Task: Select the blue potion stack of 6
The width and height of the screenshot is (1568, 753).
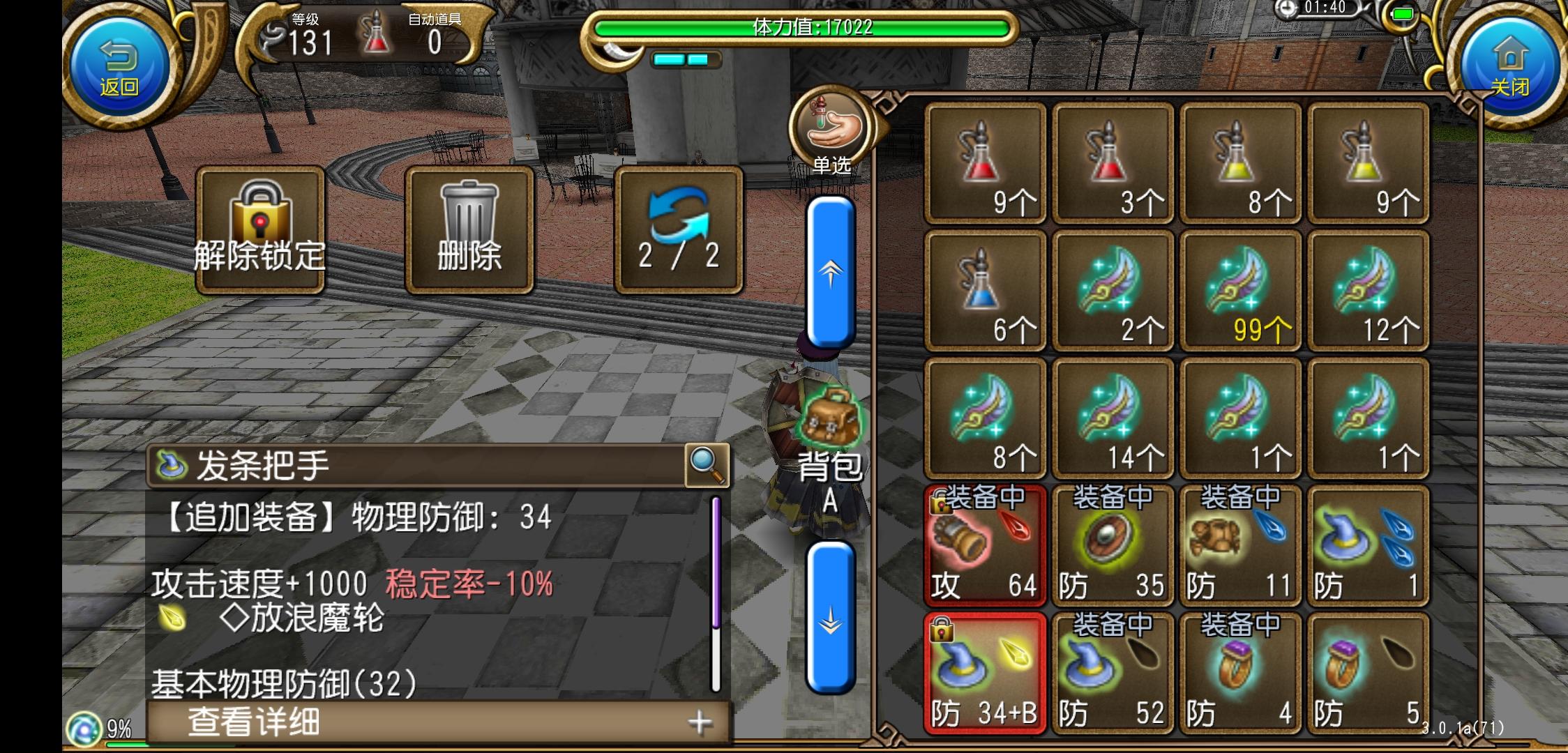Action: (x=986, y=289)
